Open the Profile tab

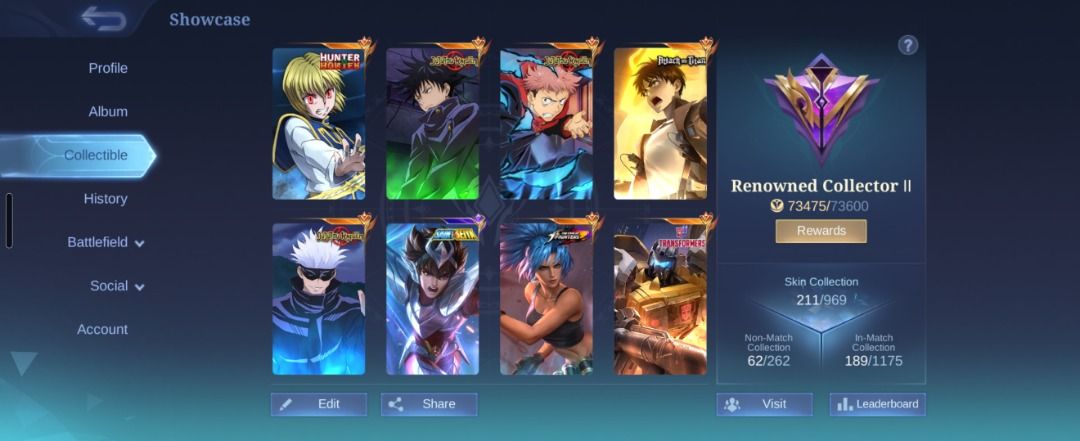[108, 68]
